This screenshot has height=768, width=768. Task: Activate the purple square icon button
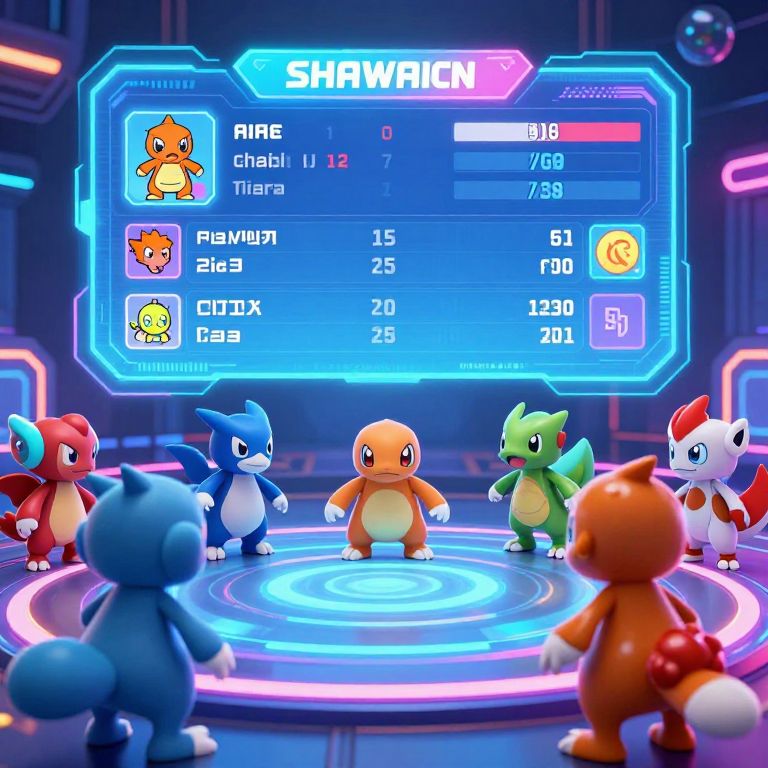617,321
